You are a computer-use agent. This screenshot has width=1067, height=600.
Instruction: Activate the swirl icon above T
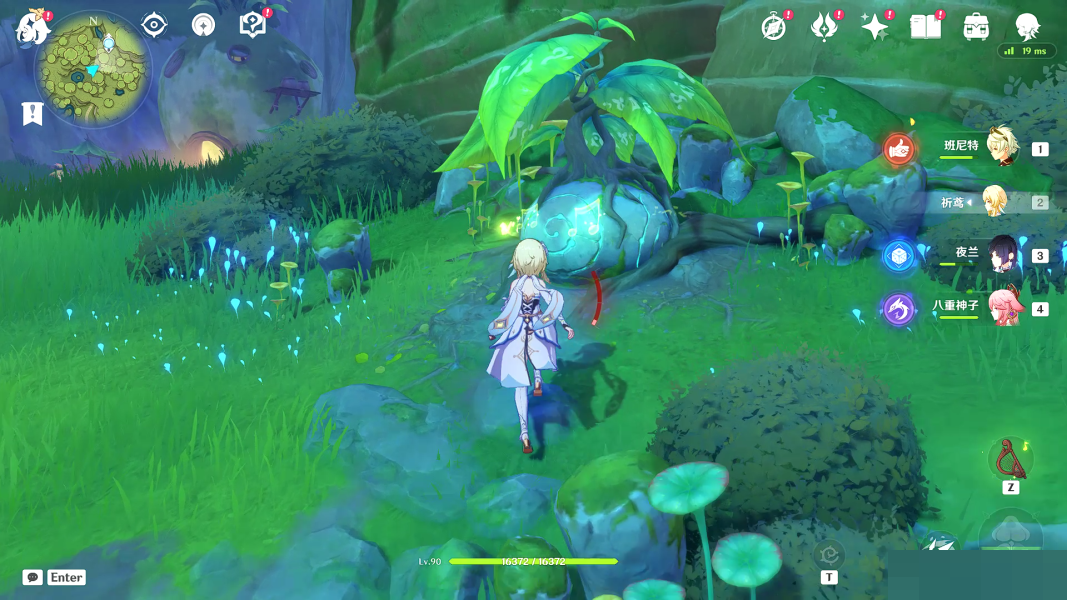[x=829, y=553]
